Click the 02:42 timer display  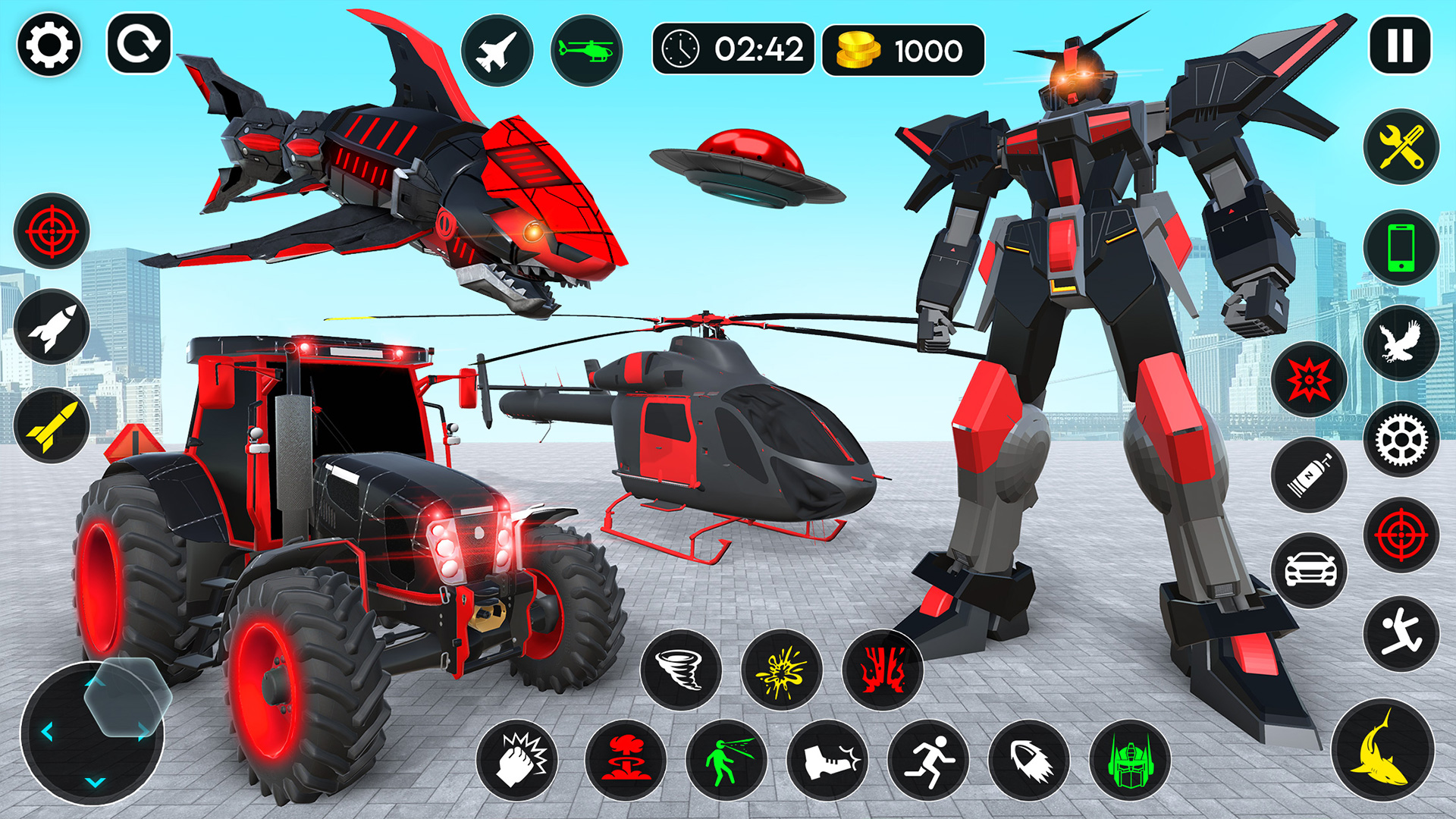point(732,50)
